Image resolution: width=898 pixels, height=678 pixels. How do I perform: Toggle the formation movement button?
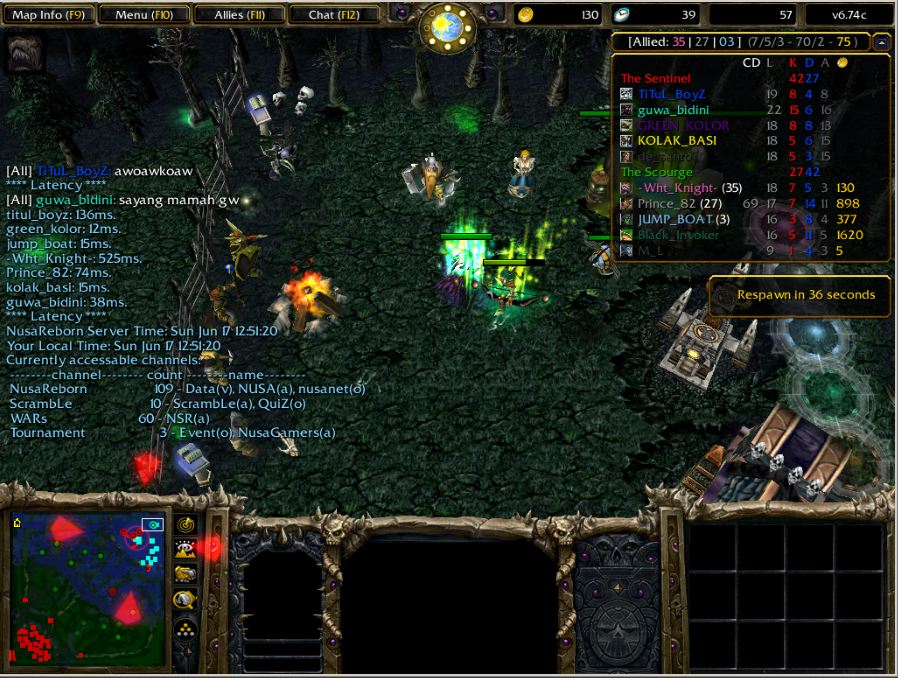tap(185, 627)
